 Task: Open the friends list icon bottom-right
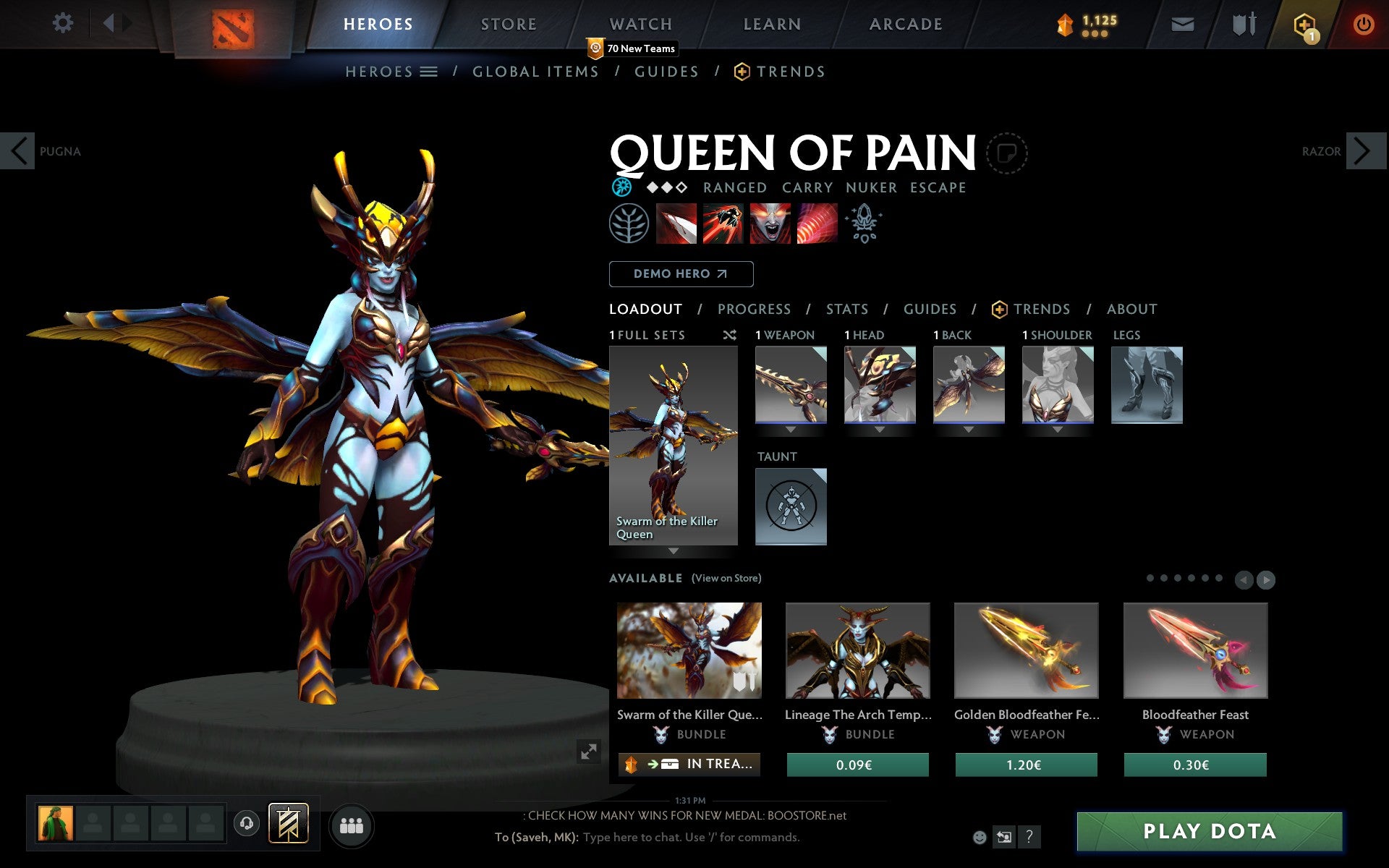click(352, 825)
